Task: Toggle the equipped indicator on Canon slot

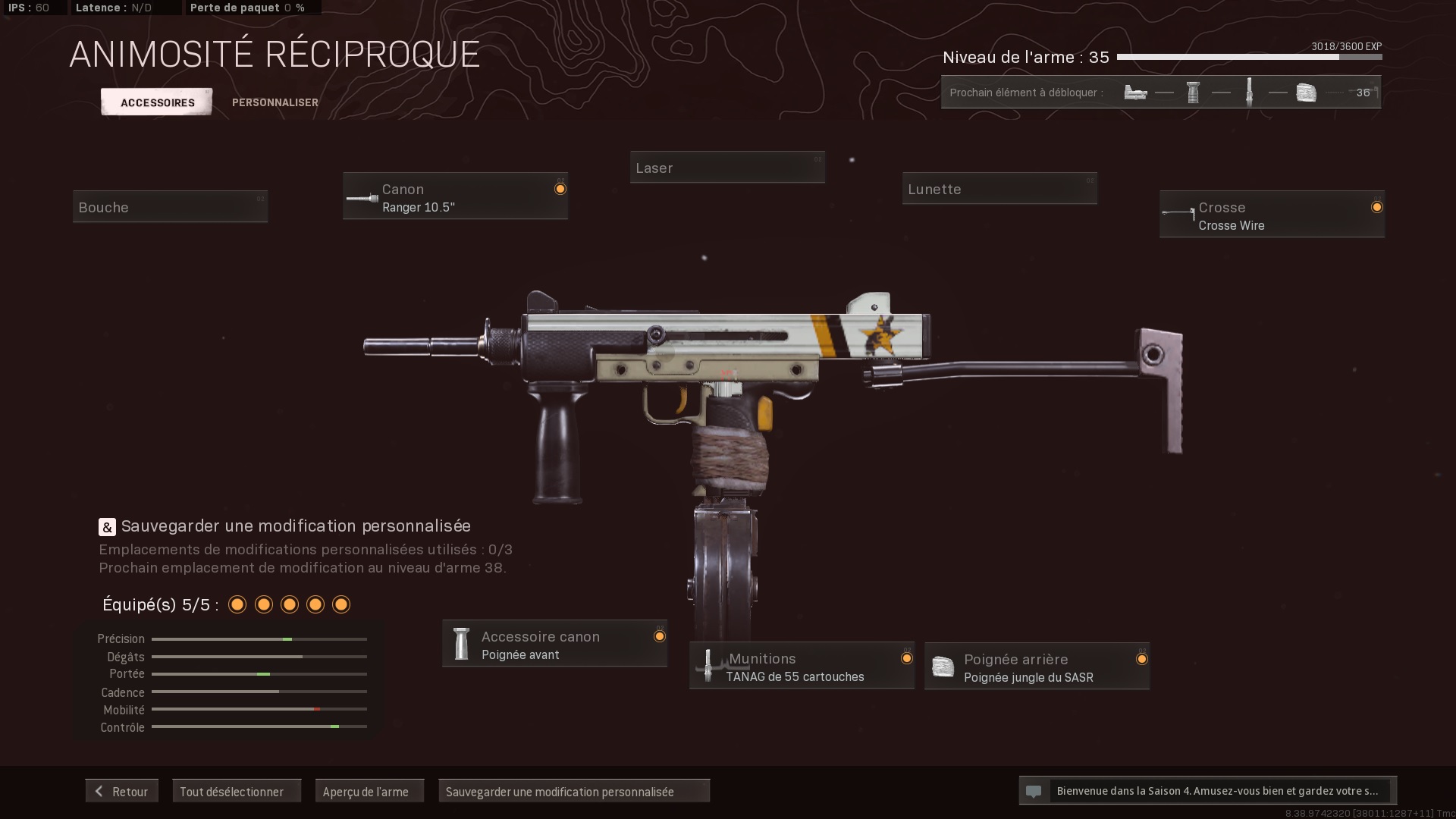Action: click(561, 189)
